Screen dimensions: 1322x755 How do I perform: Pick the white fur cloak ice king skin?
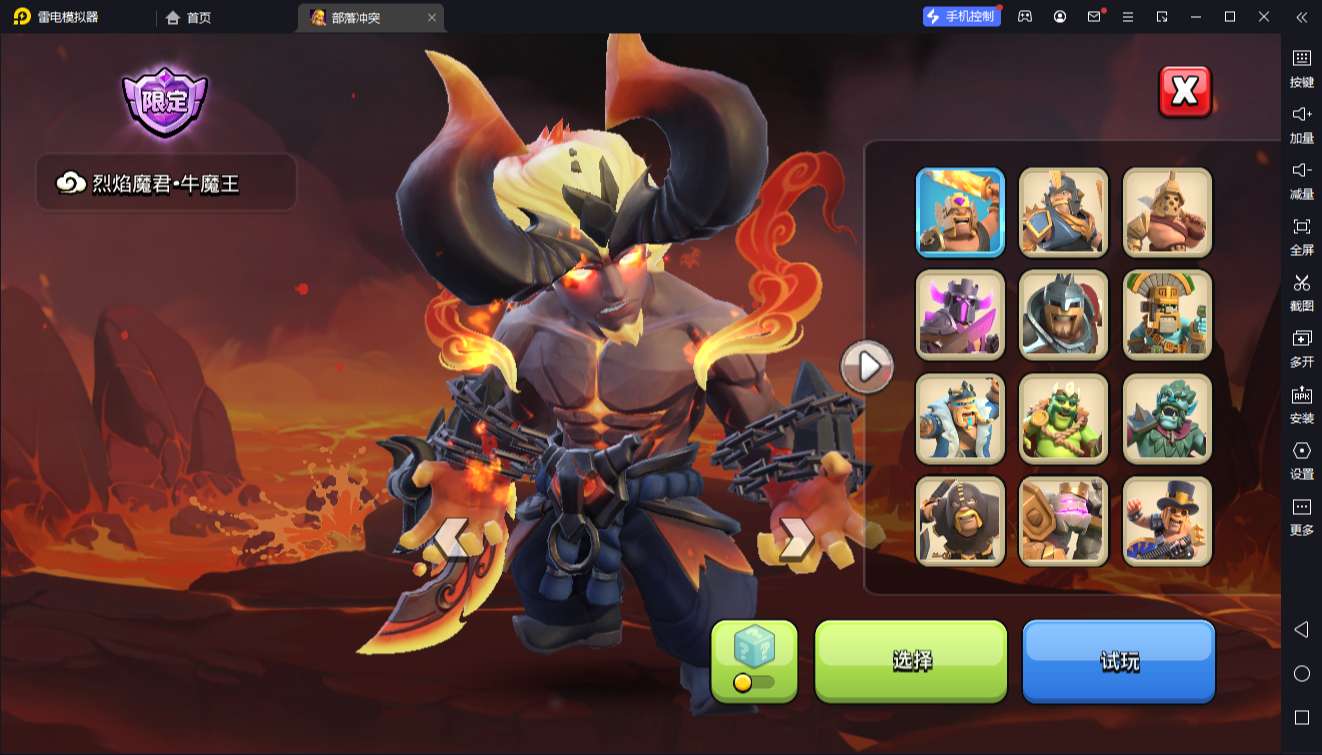click(x=960, y=418)
